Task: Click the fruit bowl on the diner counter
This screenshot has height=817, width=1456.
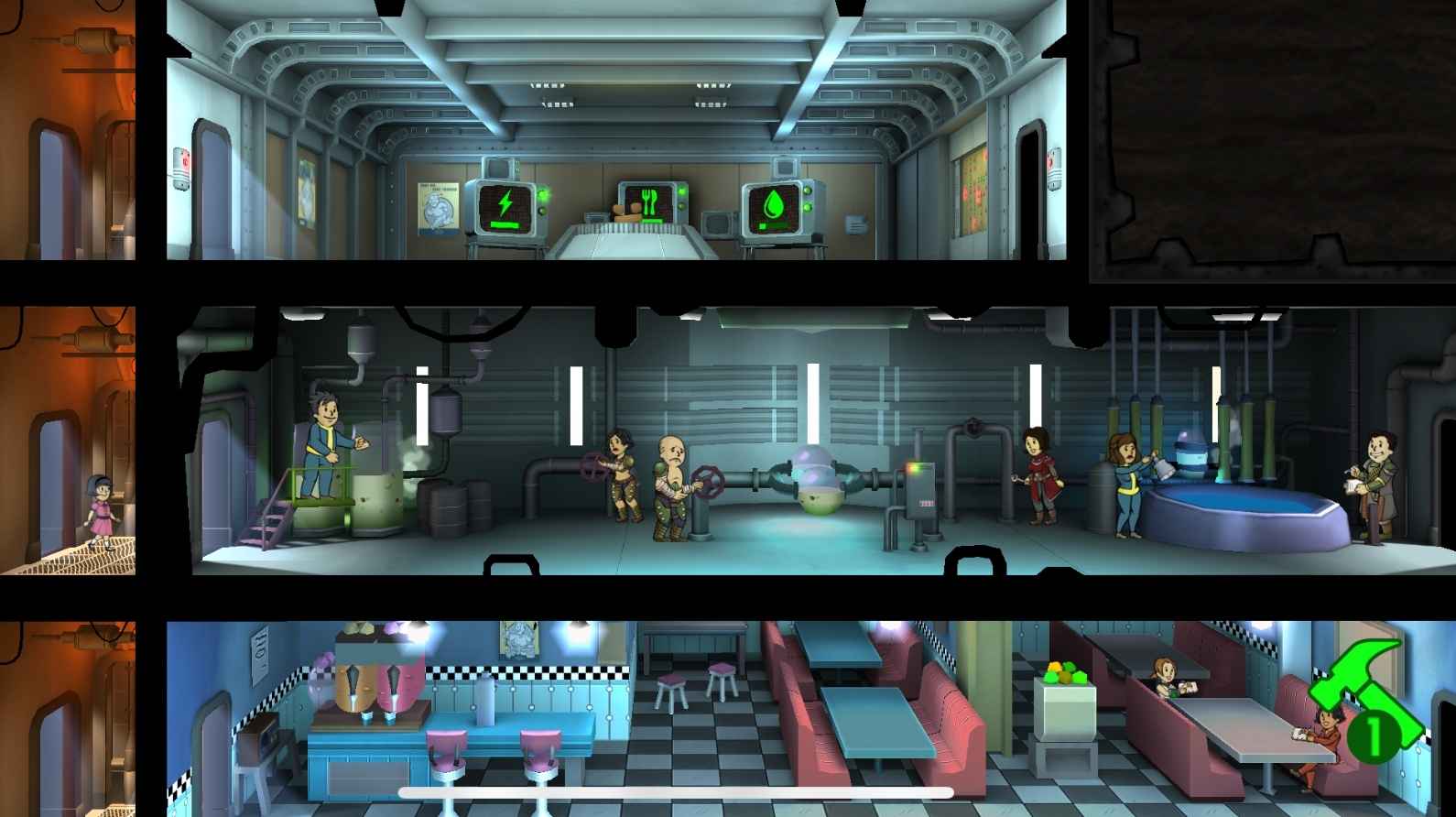Action: (x=1065, y=671)
